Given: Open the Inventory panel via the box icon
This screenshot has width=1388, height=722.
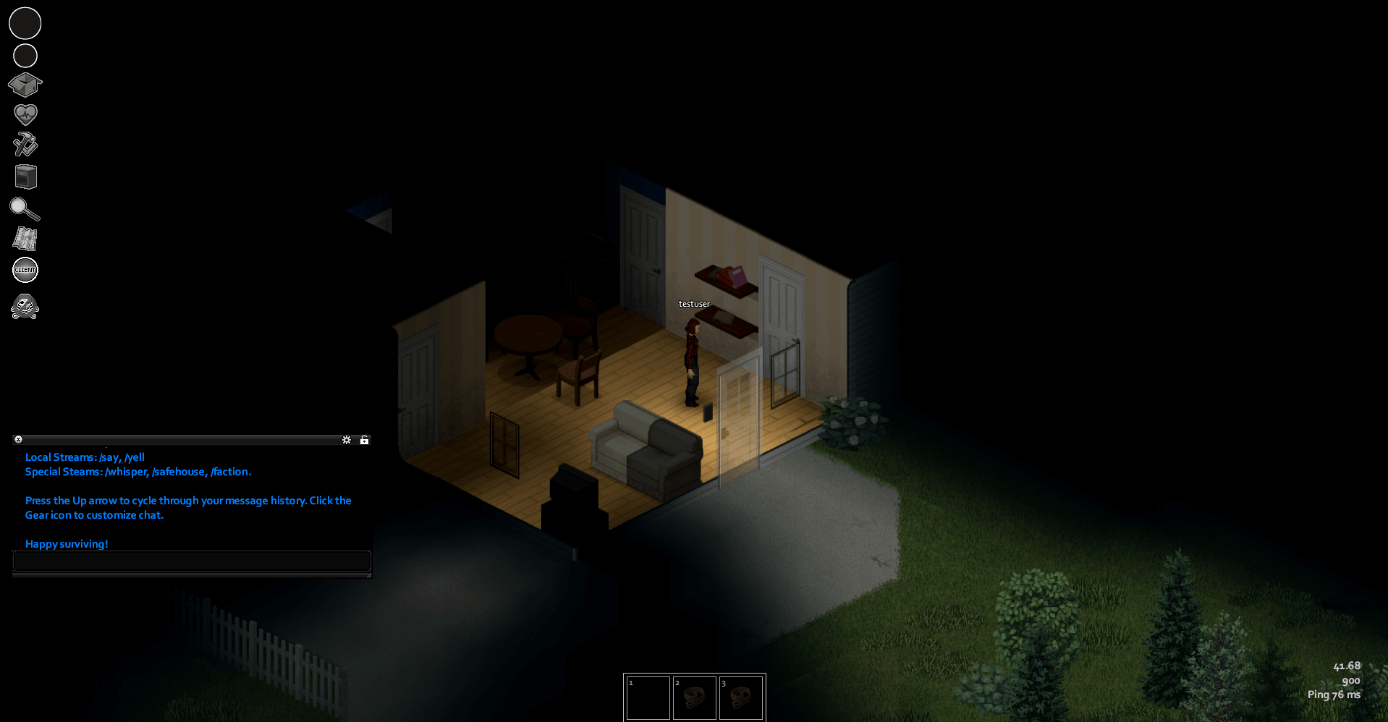Looking at the screenshot, I should tap(25, 85).
